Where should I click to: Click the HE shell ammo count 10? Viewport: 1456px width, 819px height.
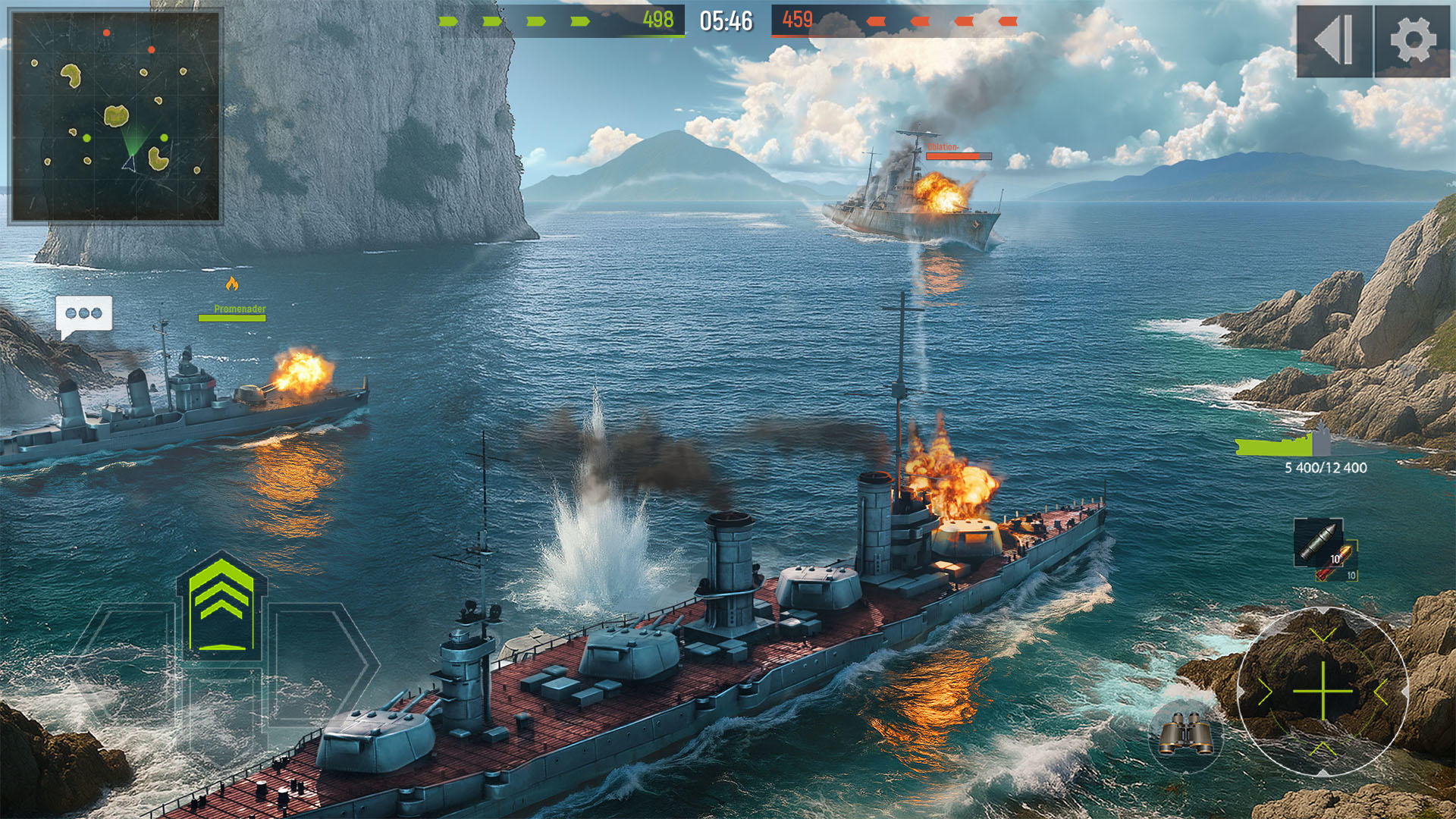[1352, 576]
